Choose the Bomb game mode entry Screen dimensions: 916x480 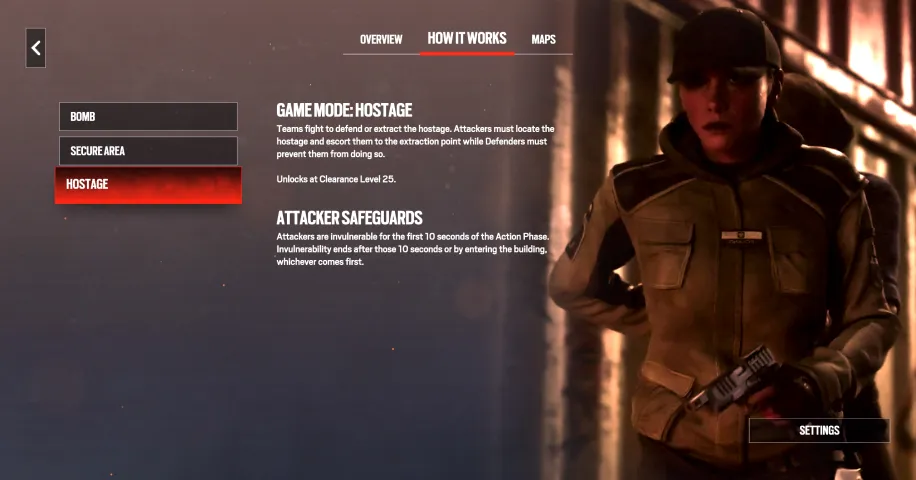click(x=148, y=117)
